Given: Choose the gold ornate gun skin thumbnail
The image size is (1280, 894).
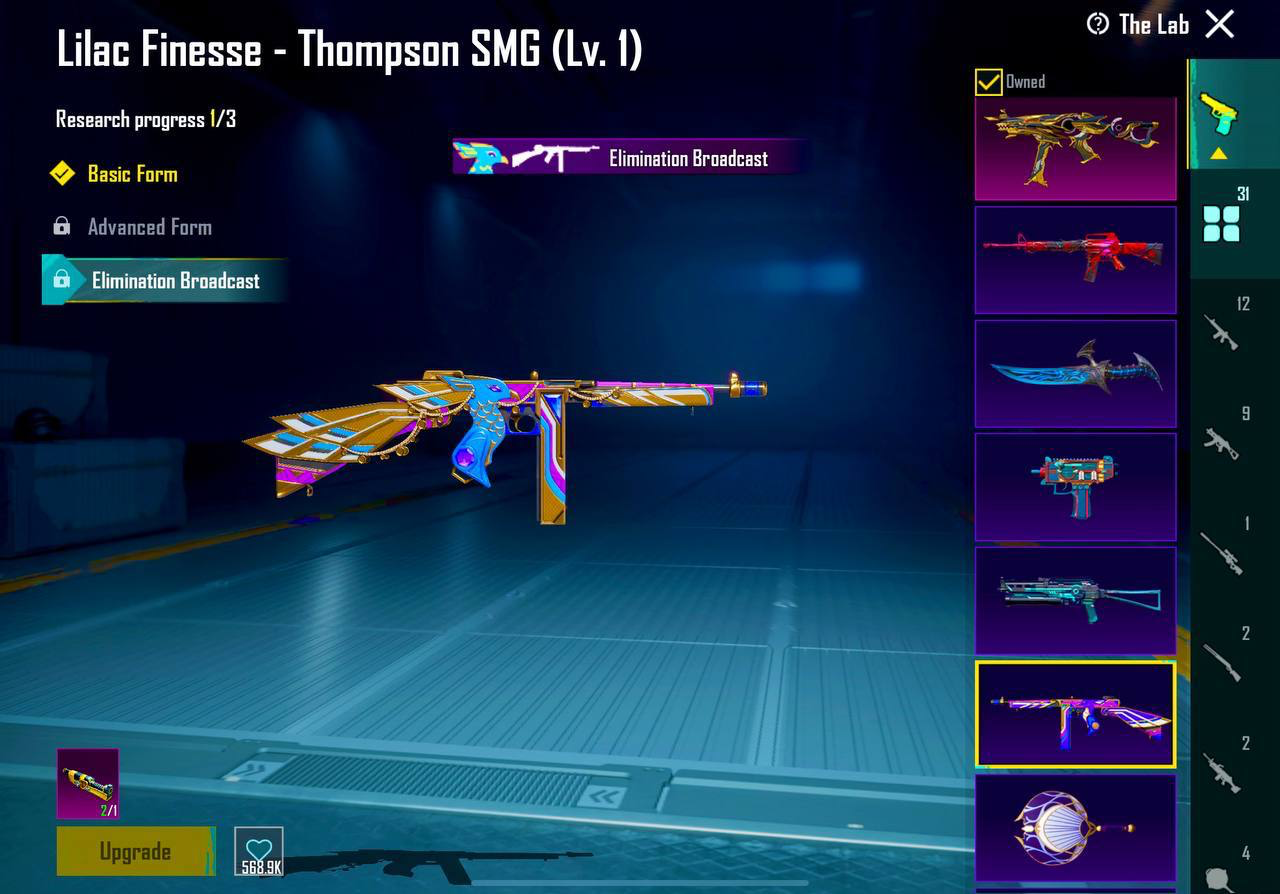Looking at the screenshot, I should click(x=1075, y=148).
